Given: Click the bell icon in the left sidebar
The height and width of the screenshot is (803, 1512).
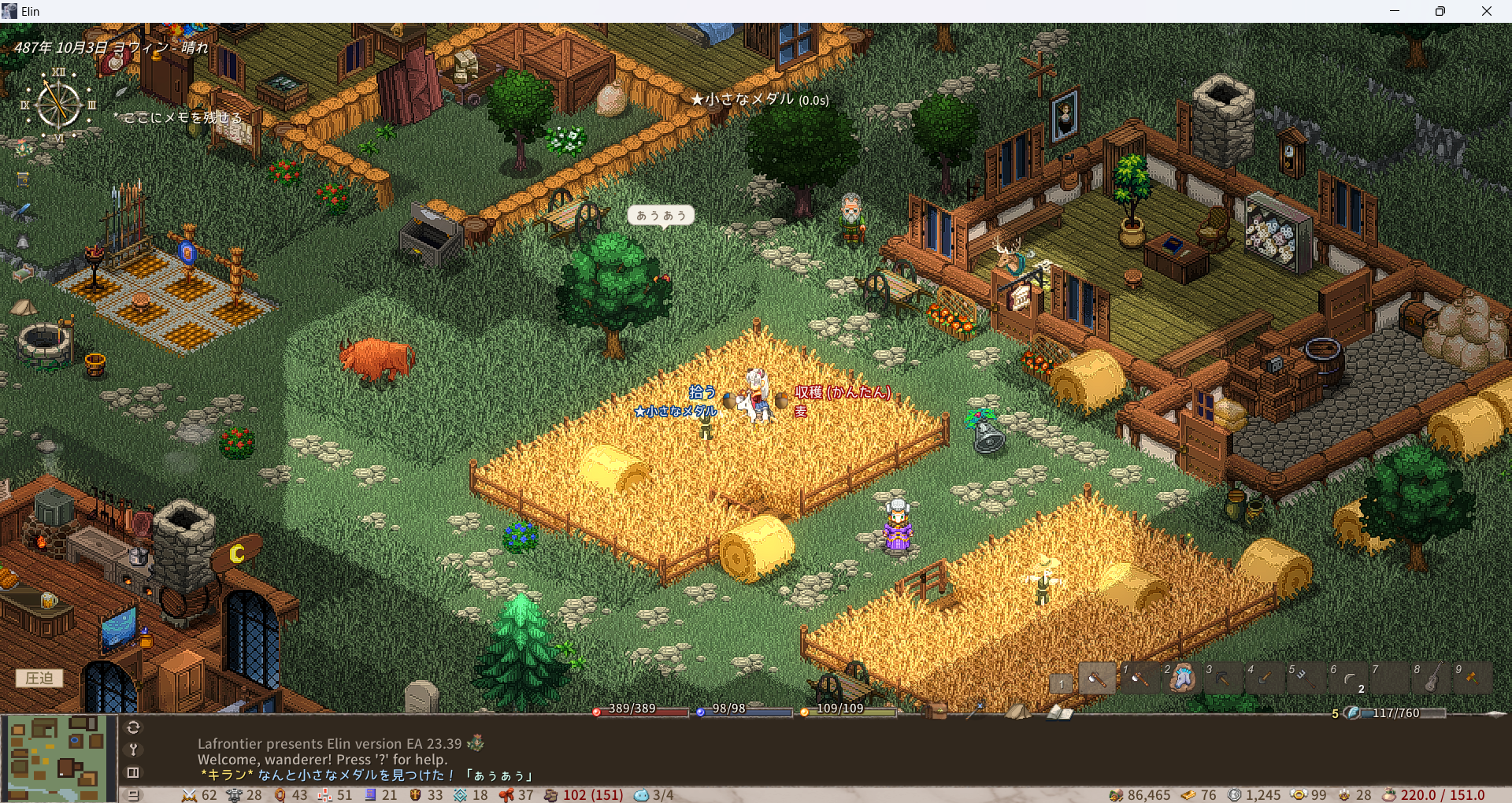Looking at the screenshot, I should (23, 242).
